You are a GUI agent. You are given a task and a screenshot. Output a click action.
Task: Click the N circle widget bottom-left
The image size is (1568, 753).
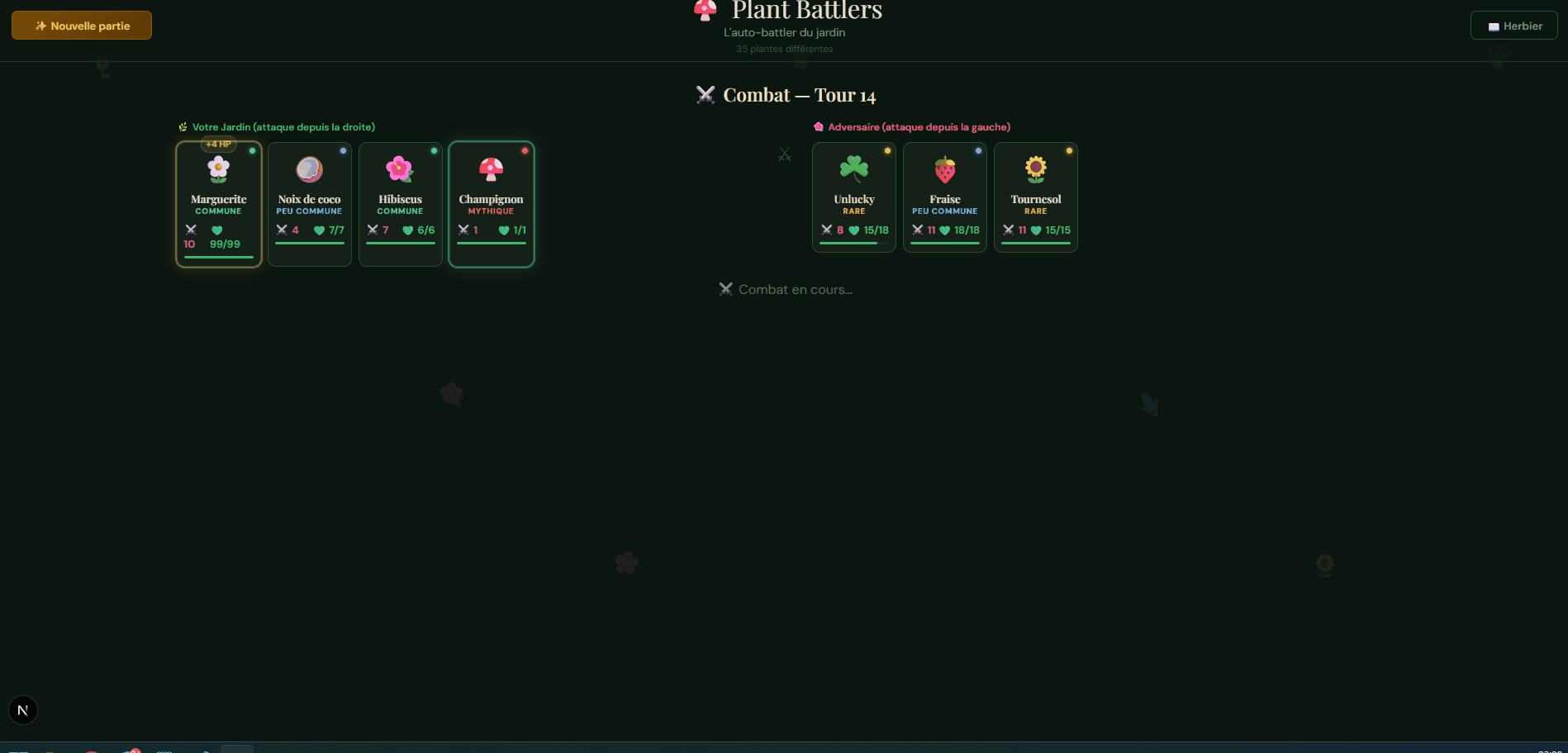click(22, 709)
